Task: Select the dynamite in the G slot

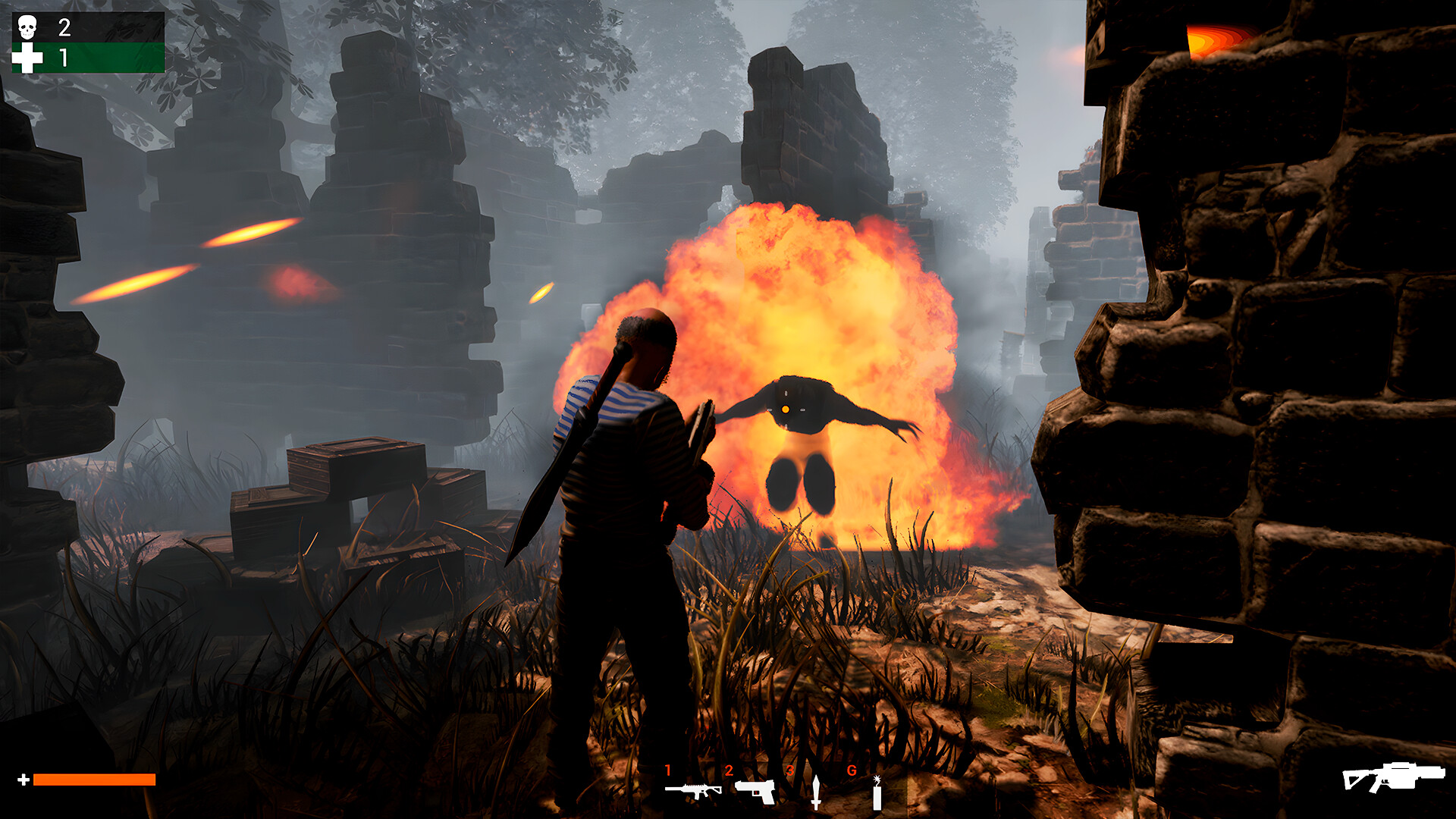Action: 877,792
